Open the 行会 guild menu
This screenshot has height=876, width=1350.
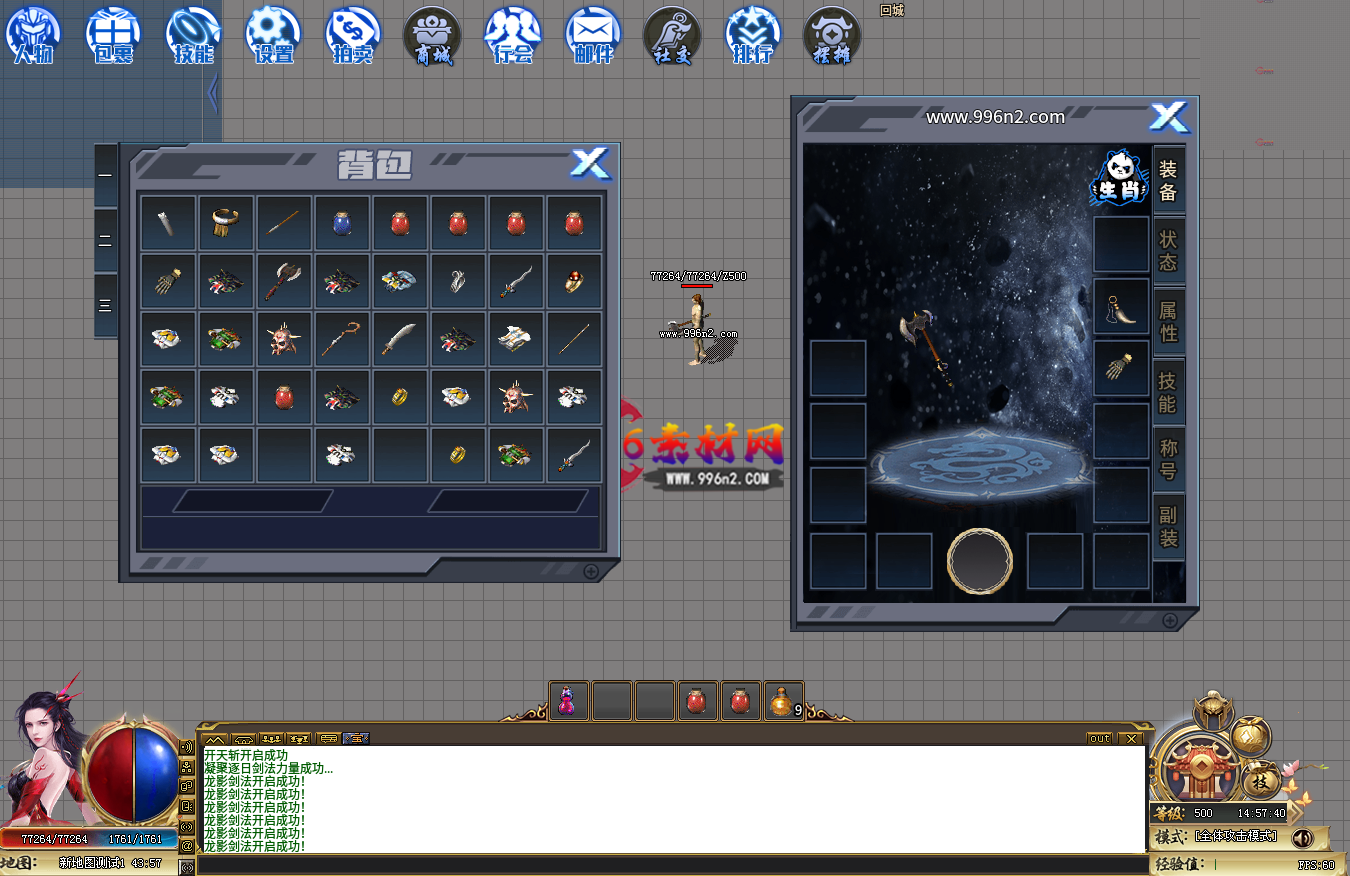coord(513,34)
